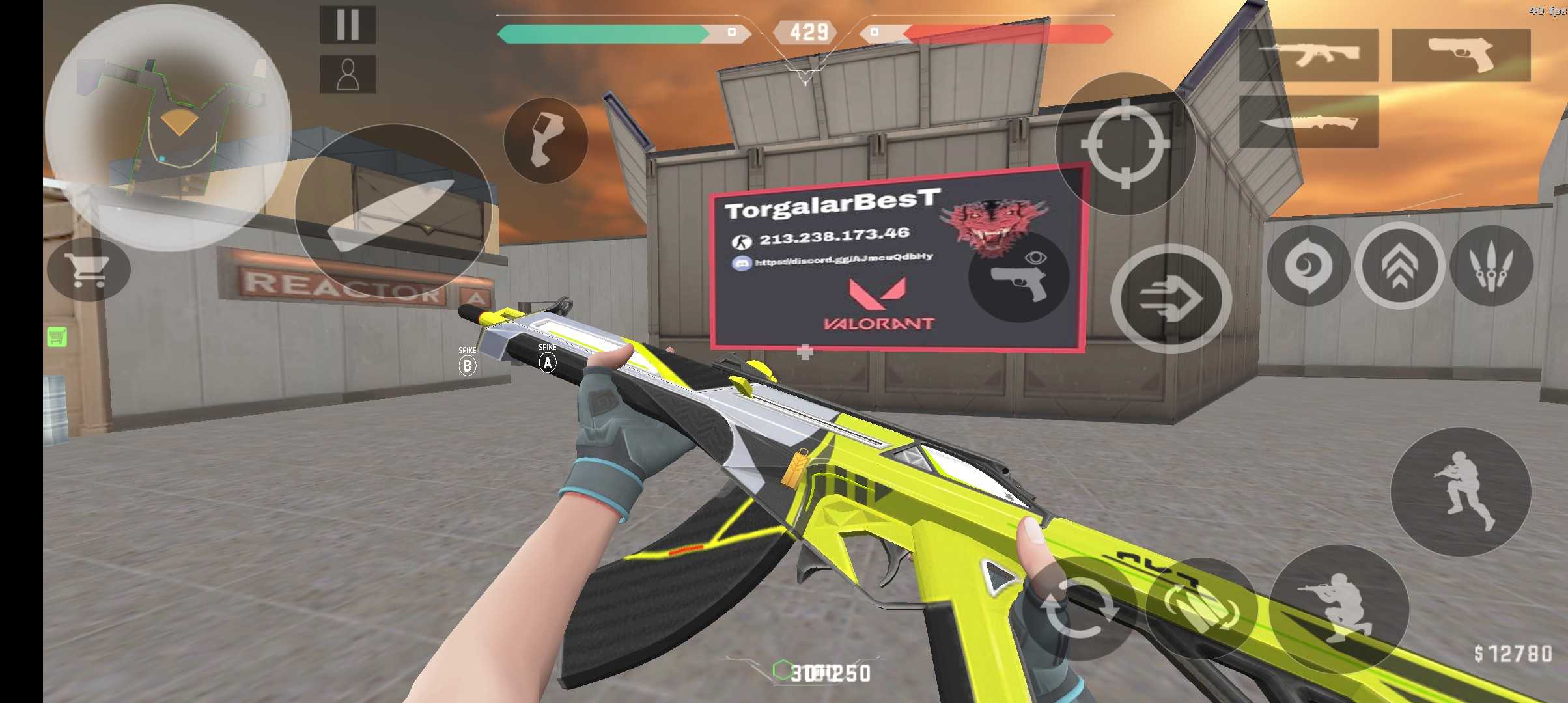The image size is (1568, 703).
Task: Tap the crosshair aim button
Action: [1125, 144]
